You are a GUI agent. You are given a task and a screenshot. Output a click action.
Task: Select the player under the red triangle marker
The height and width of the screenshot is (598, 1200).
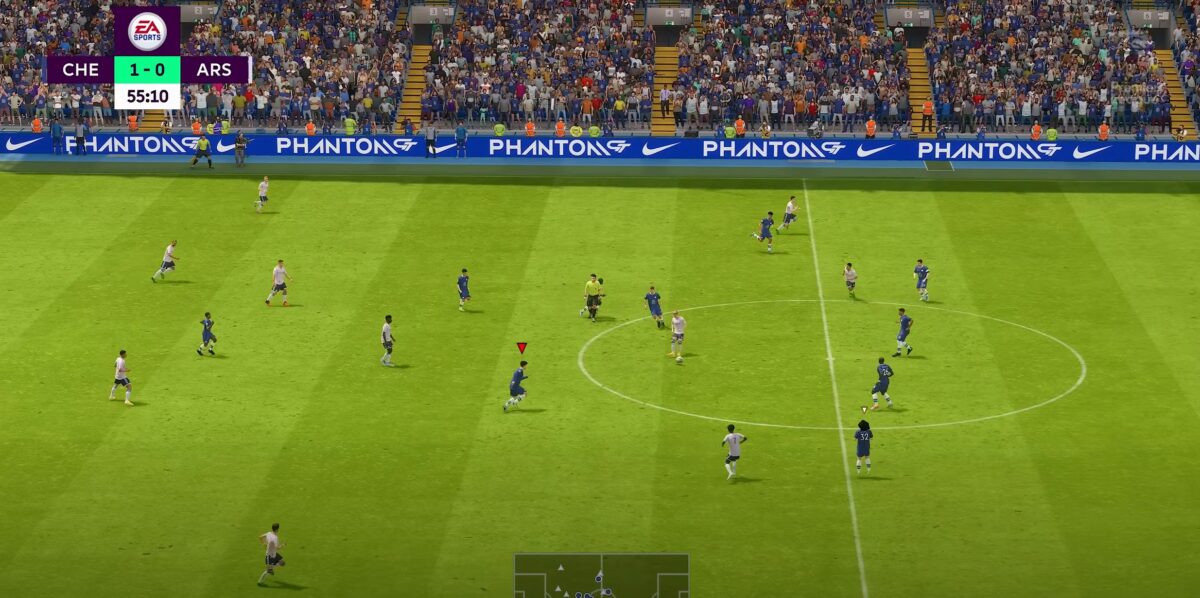[517, 385]
